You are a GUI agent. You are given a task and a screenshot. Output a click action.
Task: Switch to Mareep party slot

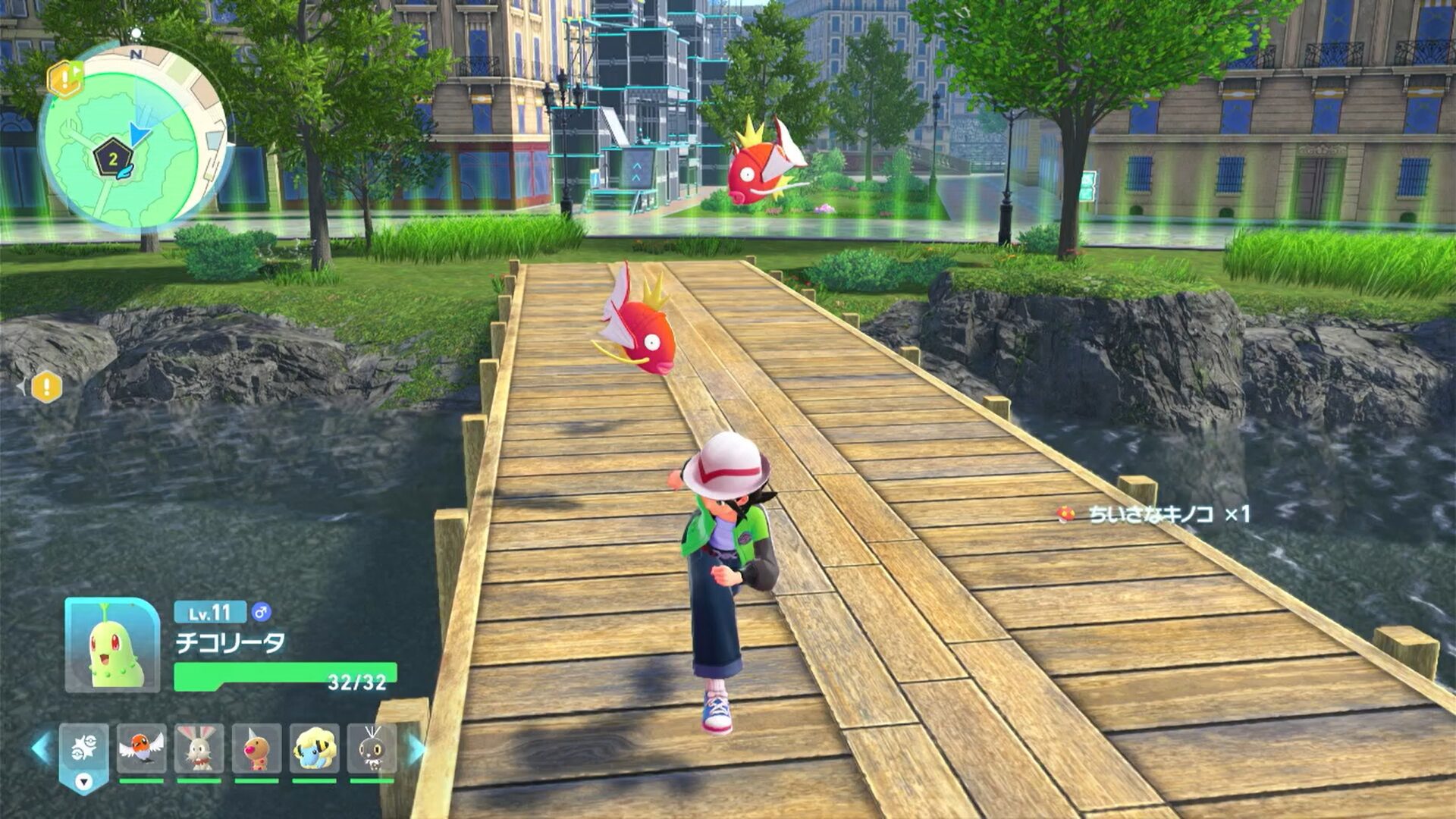[314, 749]
